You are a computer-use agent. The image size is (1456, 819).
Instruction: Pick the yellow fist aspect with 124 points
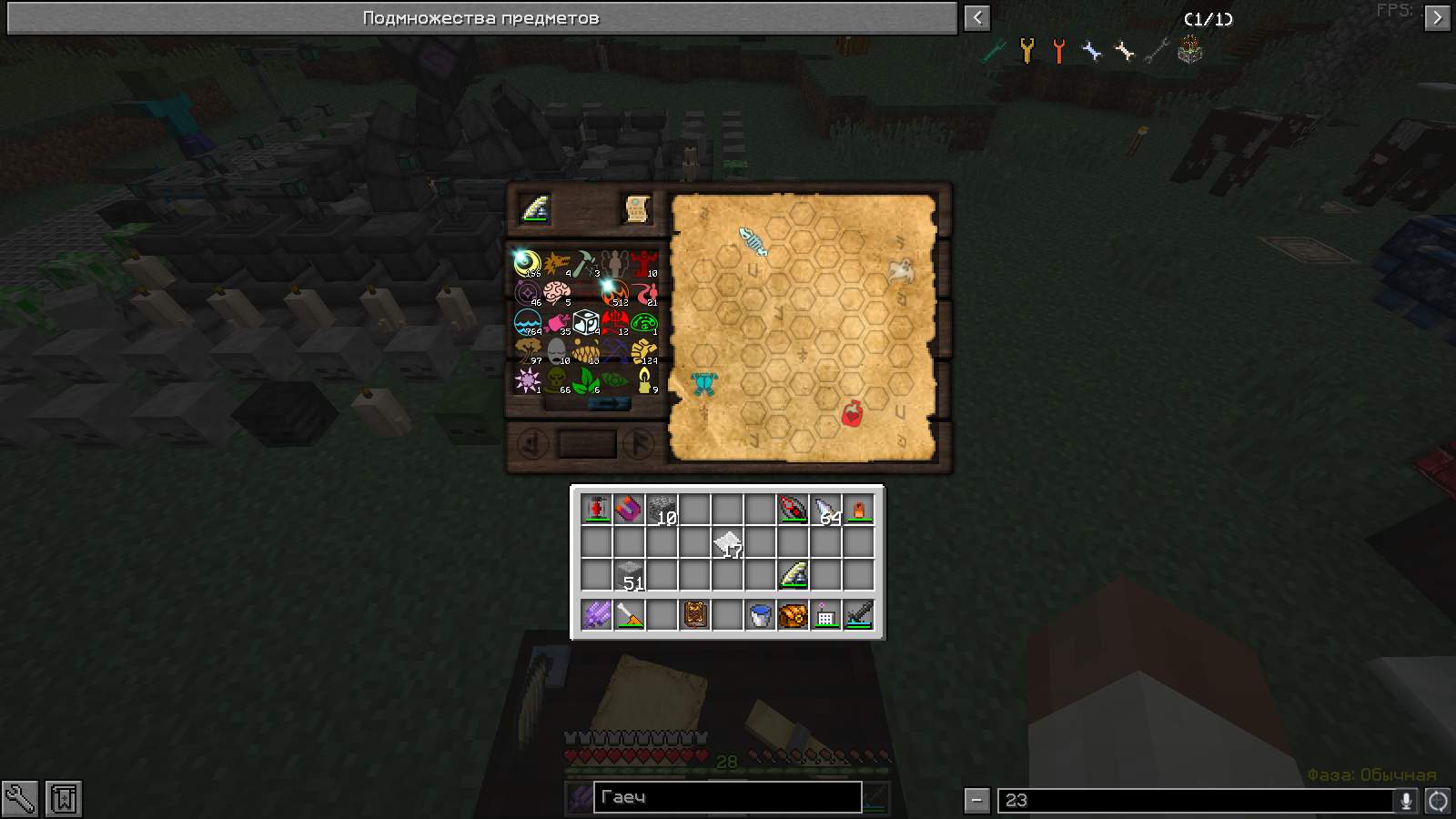tap(643, 351)
